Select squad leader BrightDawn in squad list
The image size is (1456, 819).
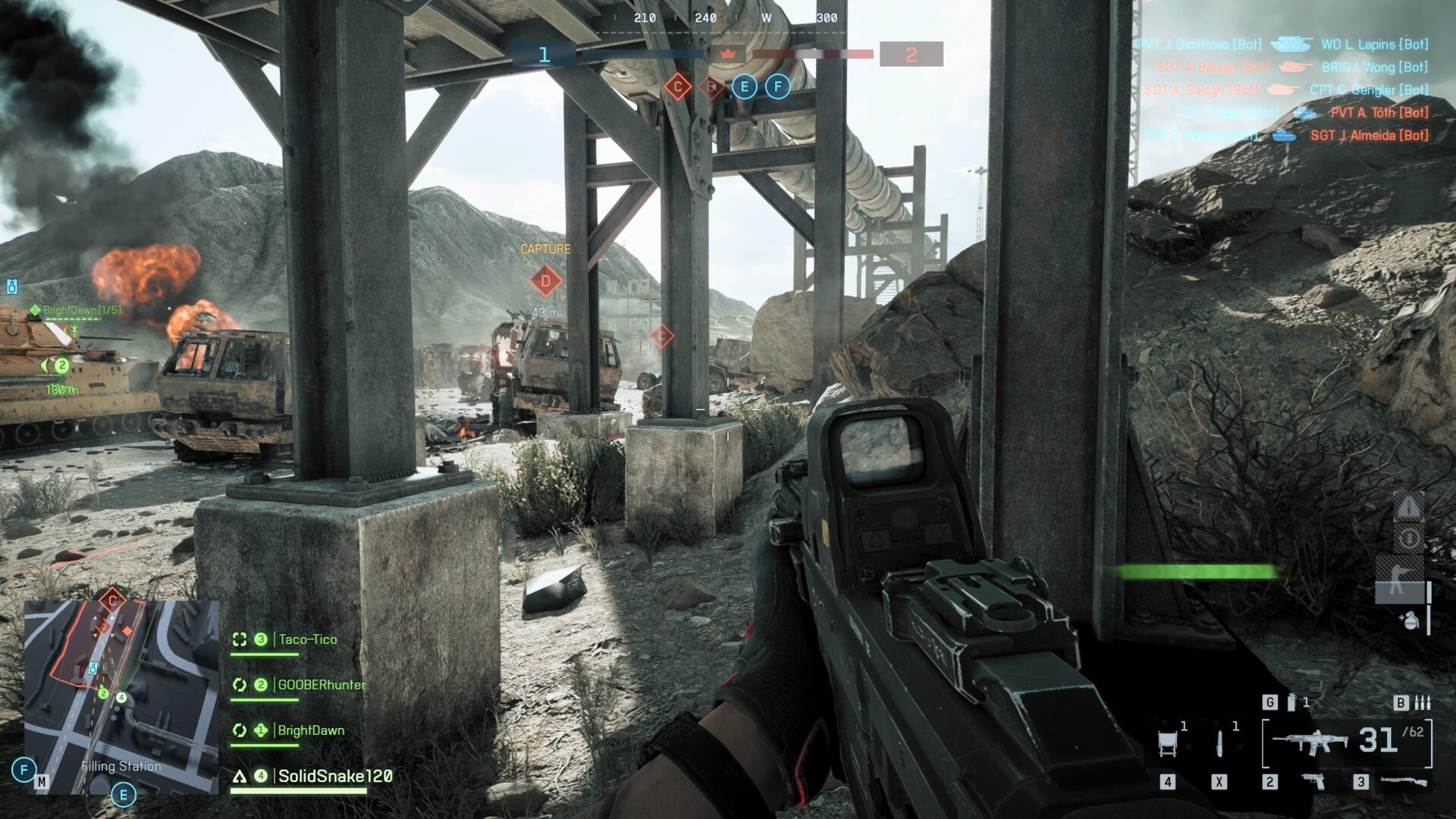pyautogui.click(x=311, y=730)
